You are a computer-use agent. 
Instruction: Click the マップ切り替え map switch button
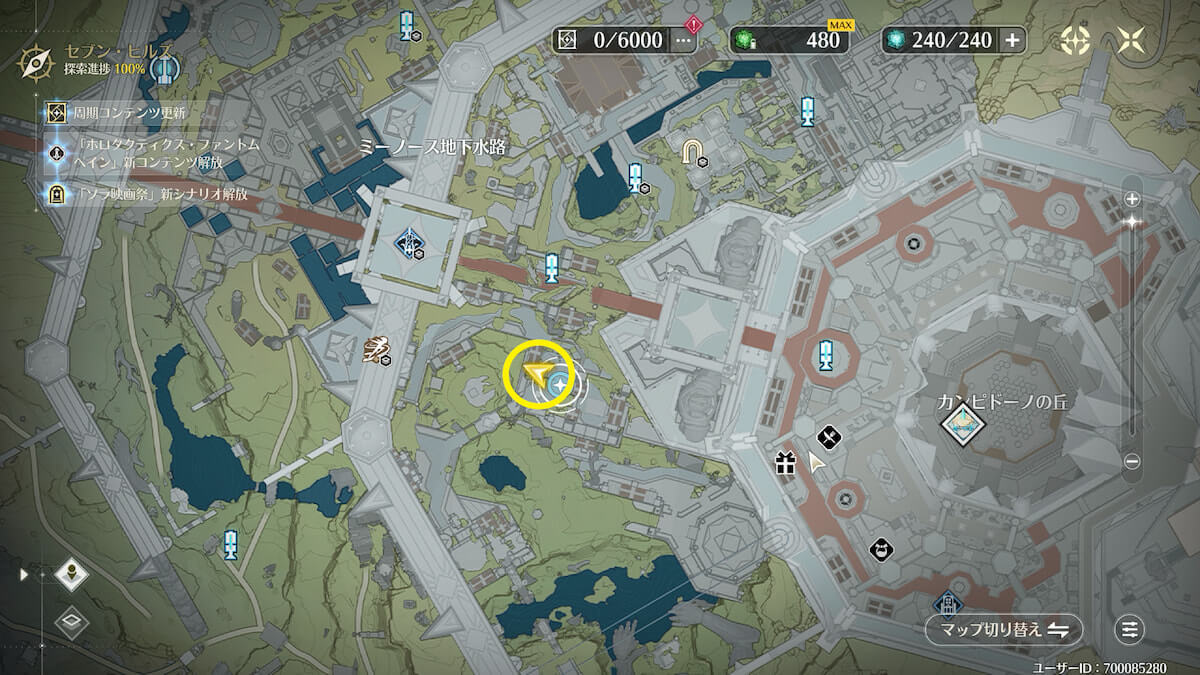(1004, 629)
